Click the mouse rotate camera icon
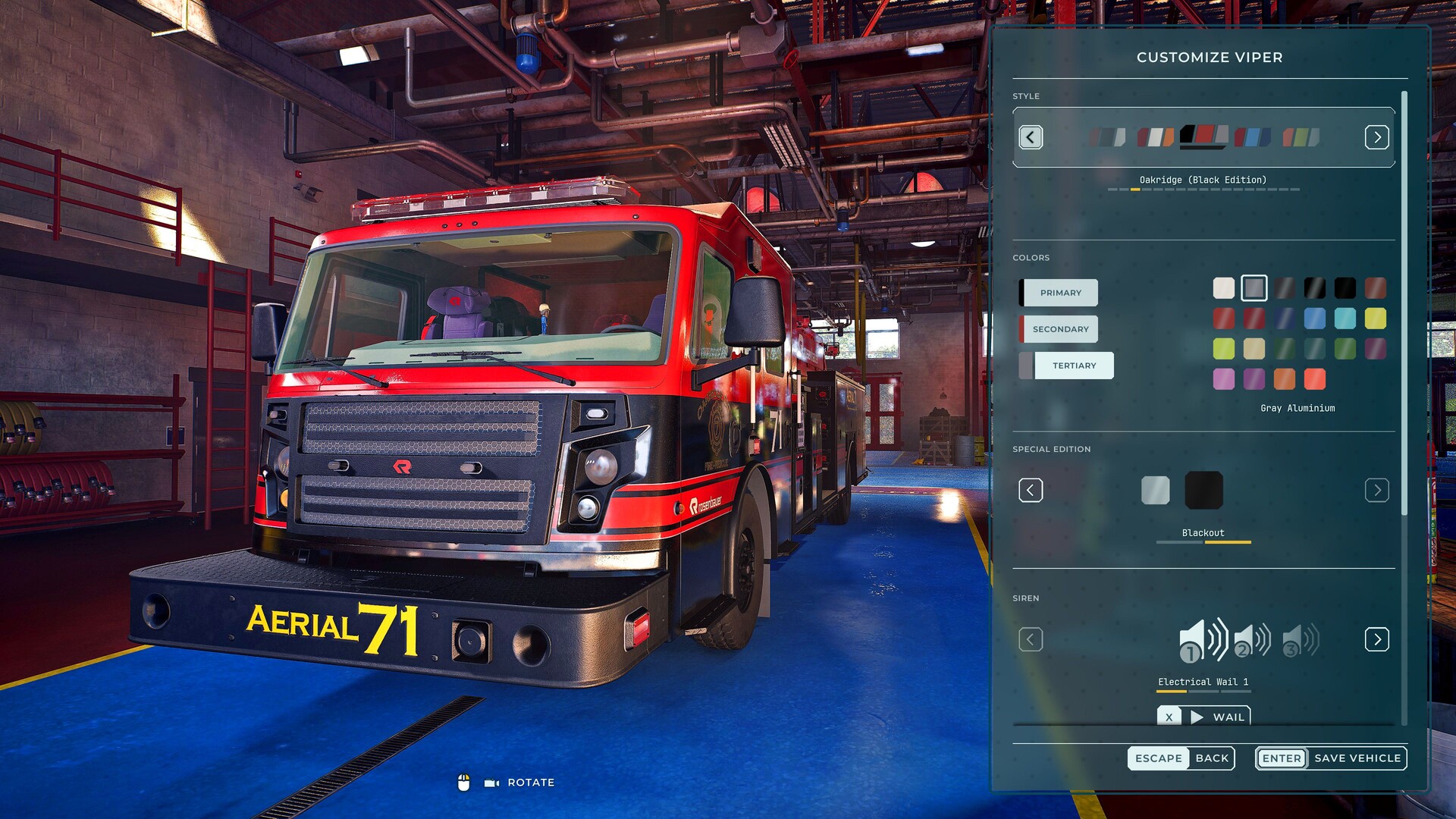 click(x=465, y=782)
